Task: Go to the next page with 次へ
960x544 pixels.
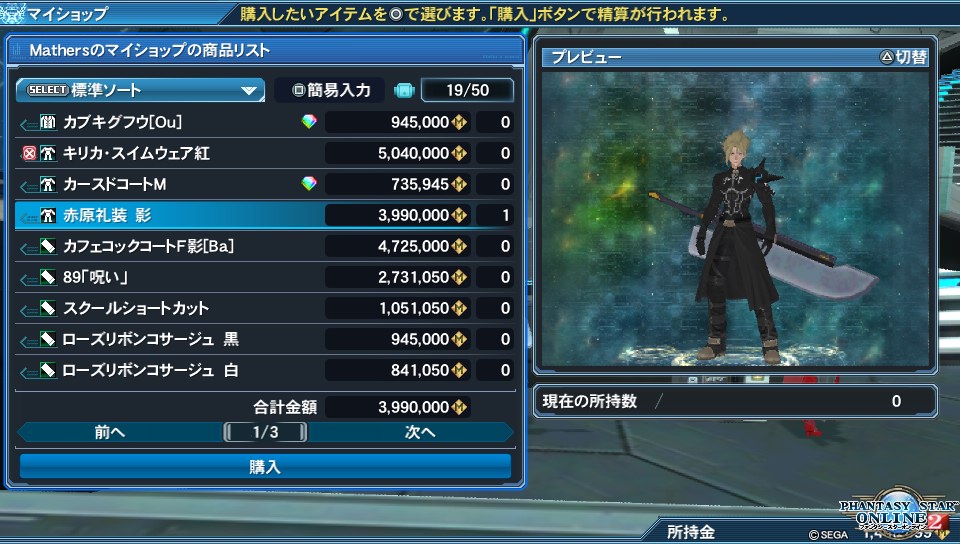Action: point(419,432)
